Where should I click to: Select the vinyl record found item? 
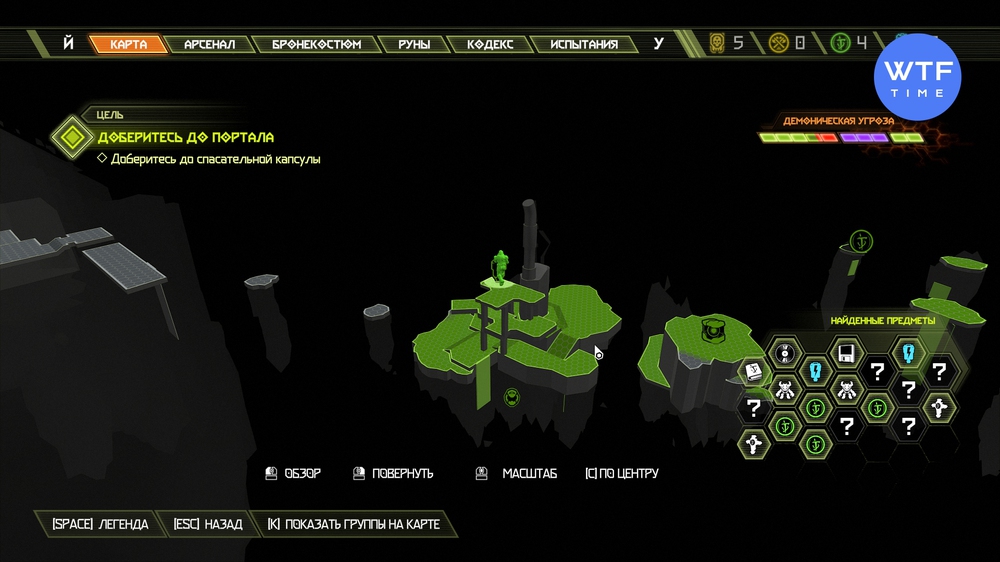pyautogui.click(x=785, y=352)
